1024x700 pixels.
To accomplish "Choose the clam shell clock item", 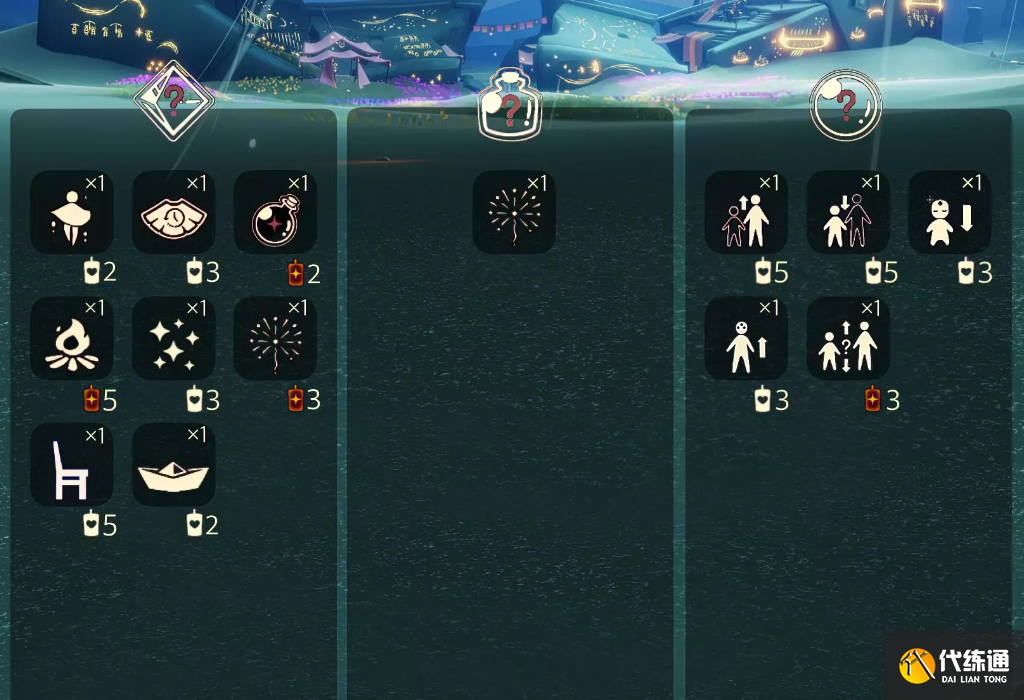I will pyautogui.click(x=174, y=212).
